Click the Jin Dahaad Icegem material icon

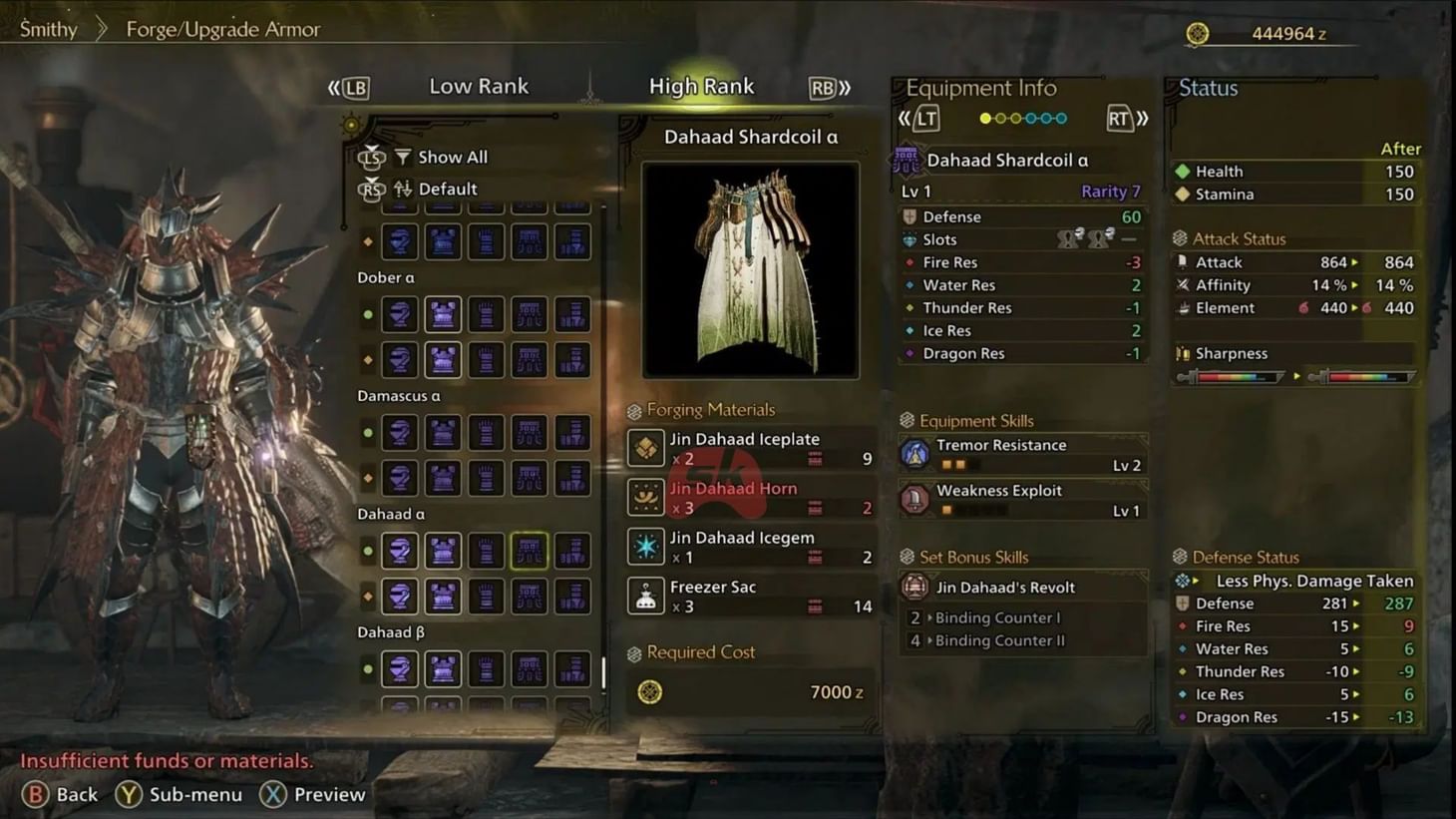(x=646, y=546)
